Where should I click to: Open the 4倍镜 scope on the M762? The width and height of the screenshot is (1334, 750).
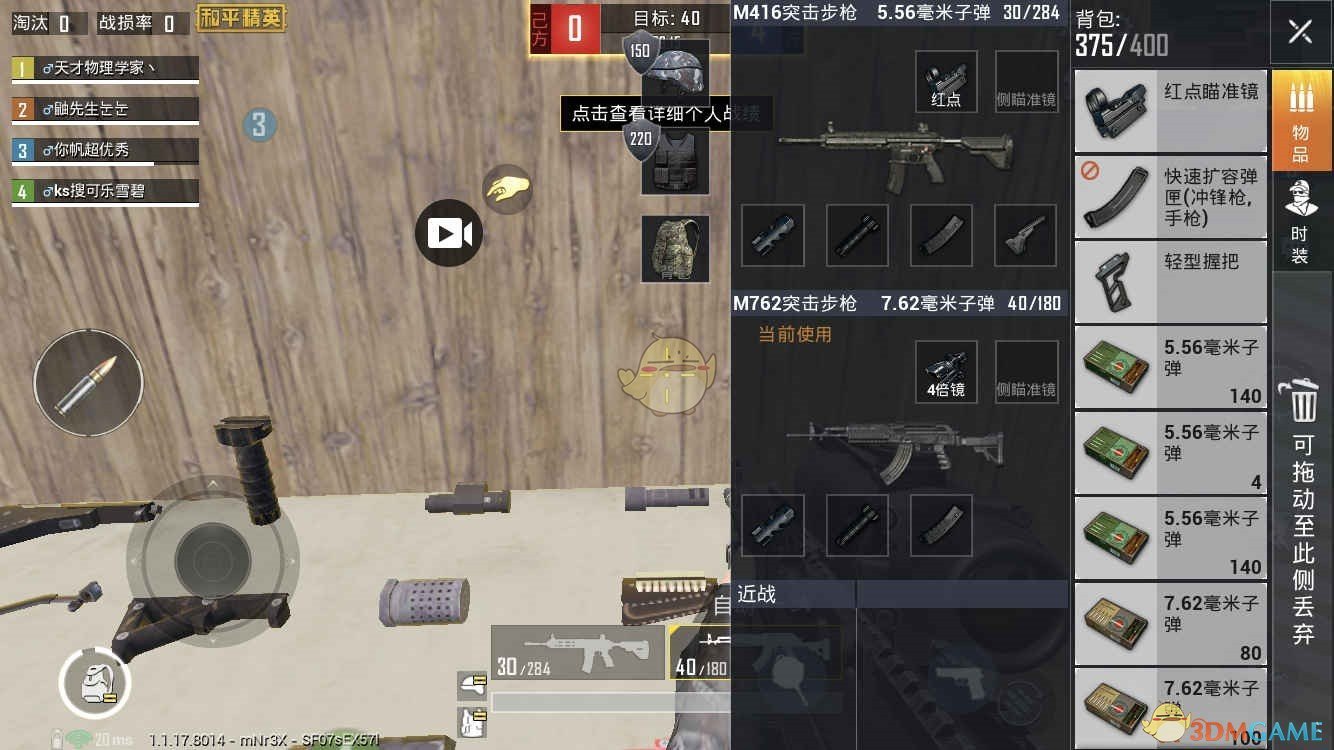point(944,371)
